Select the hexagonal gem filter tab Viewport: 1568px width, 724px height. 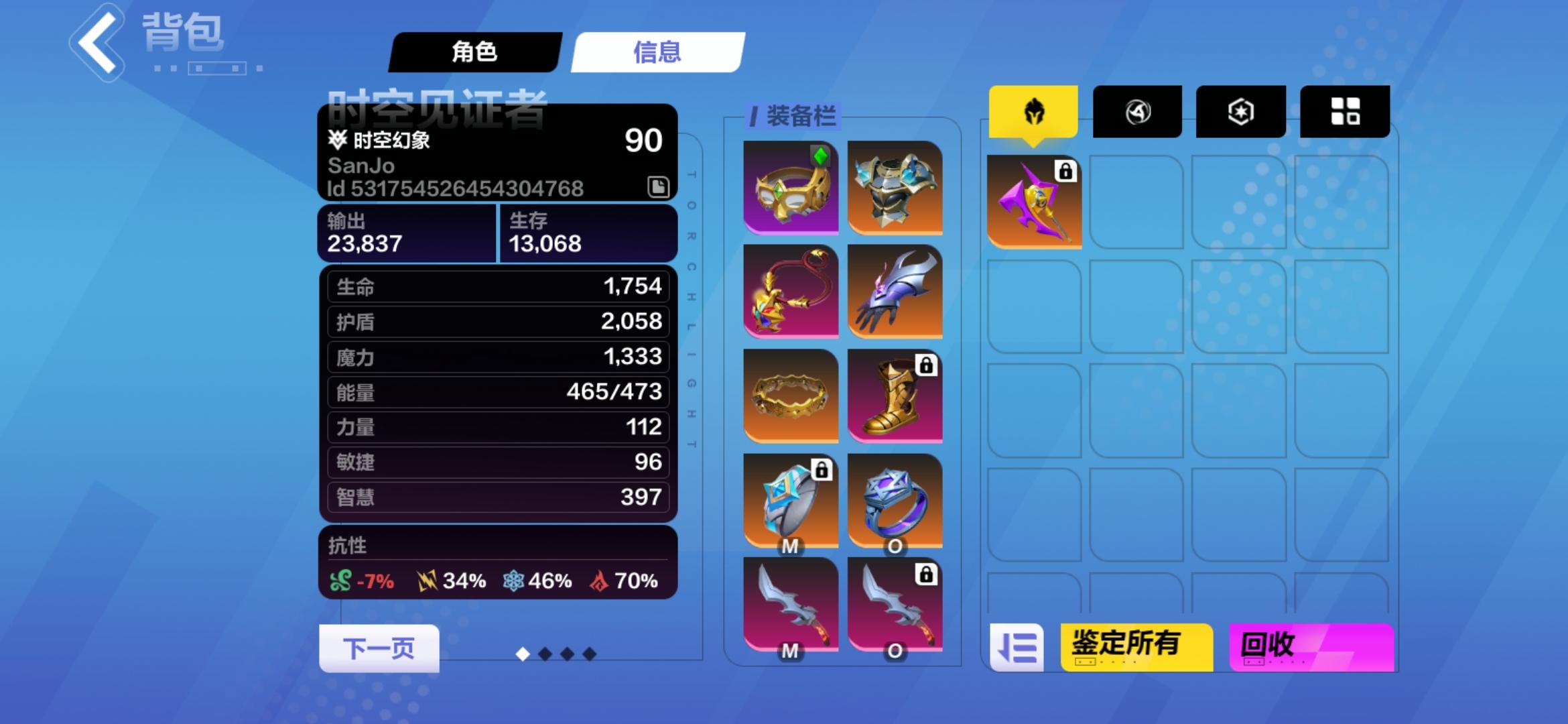(1240, 111)
